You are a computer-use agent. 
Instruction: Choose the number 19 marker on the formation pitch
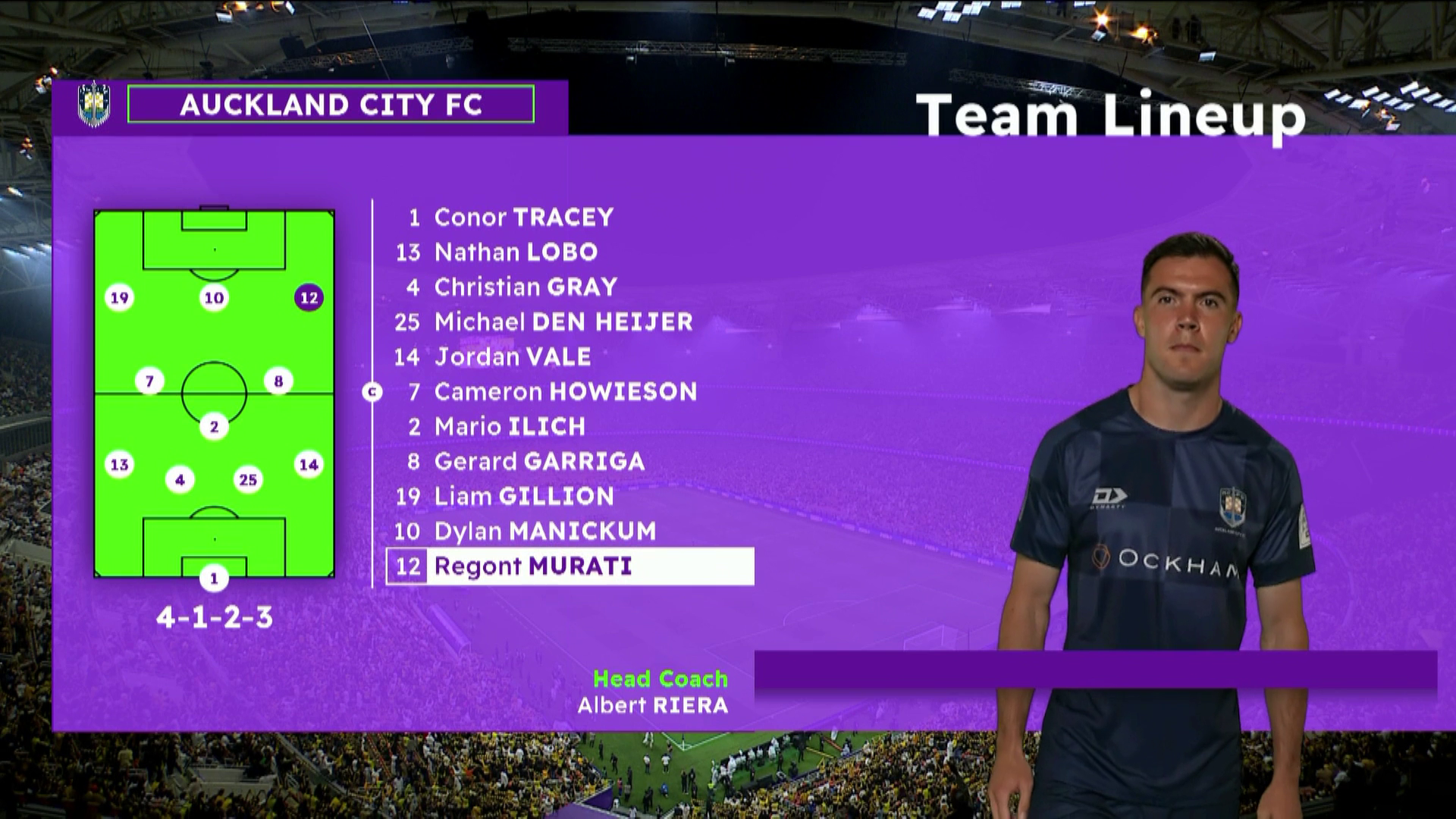coord(119,298)
